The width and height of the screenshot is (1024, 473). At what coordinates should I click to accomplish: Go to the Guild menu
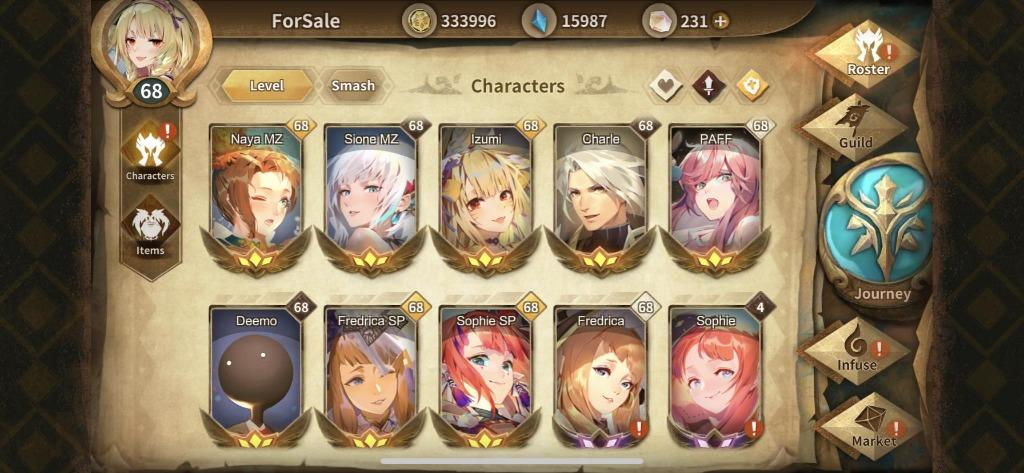coord(855,127)
